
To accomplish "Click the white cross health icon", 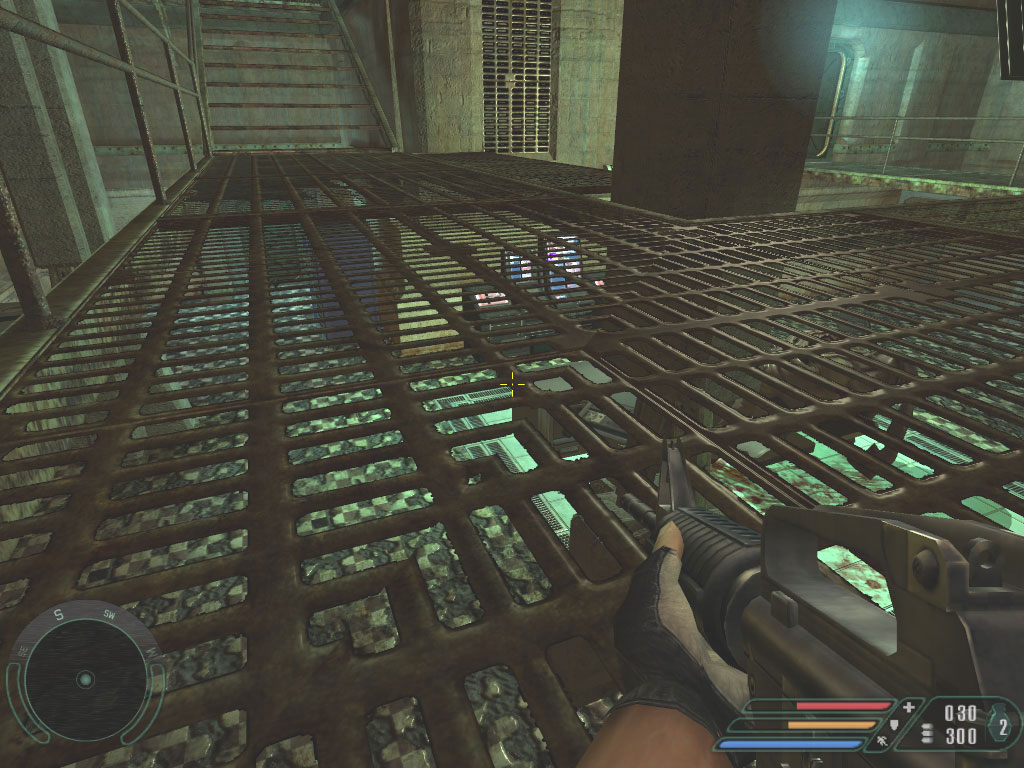I will click(x=908, y=708).
